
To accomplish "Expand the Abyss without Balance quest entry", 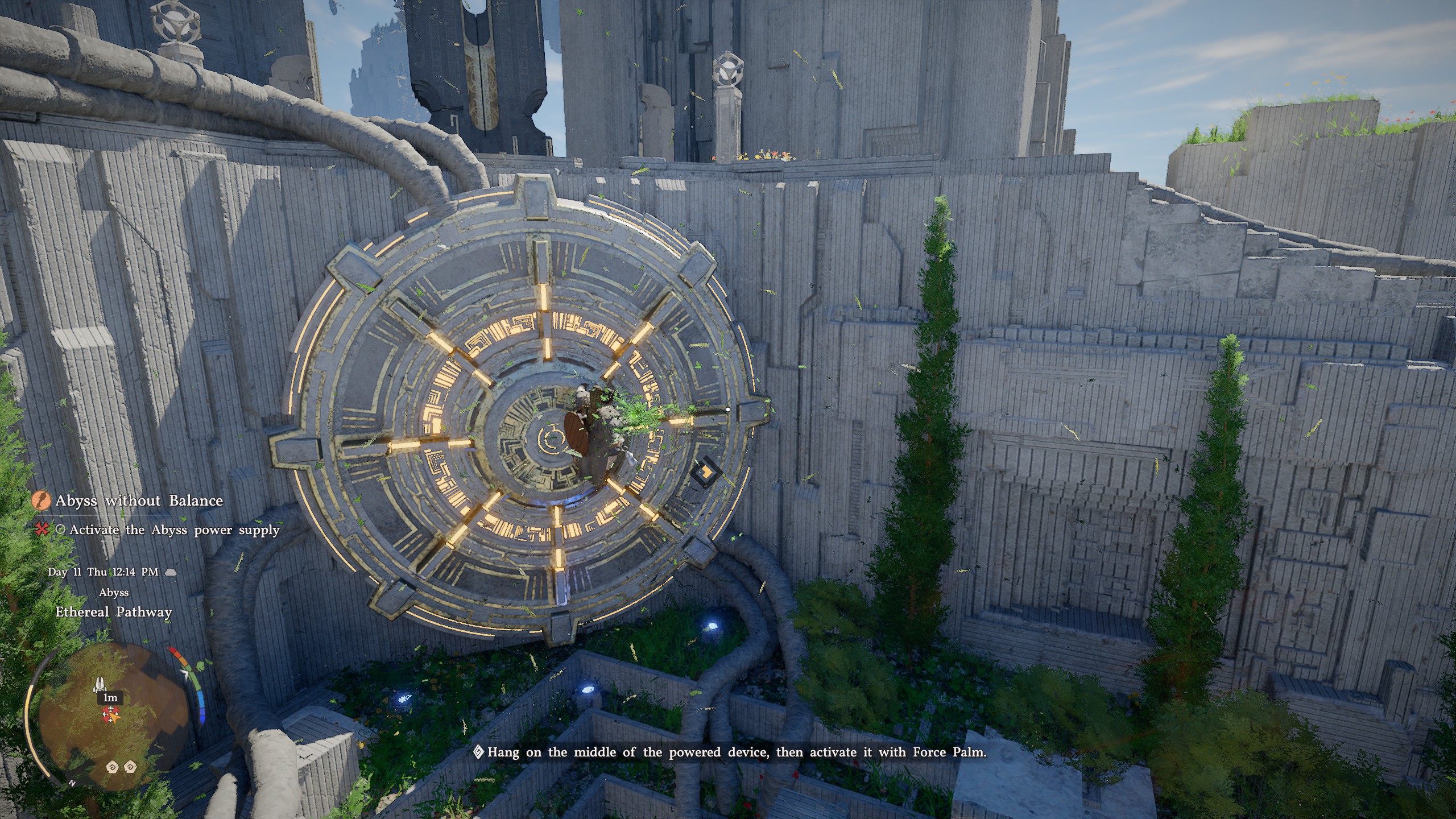I will [x=139, y=501].
